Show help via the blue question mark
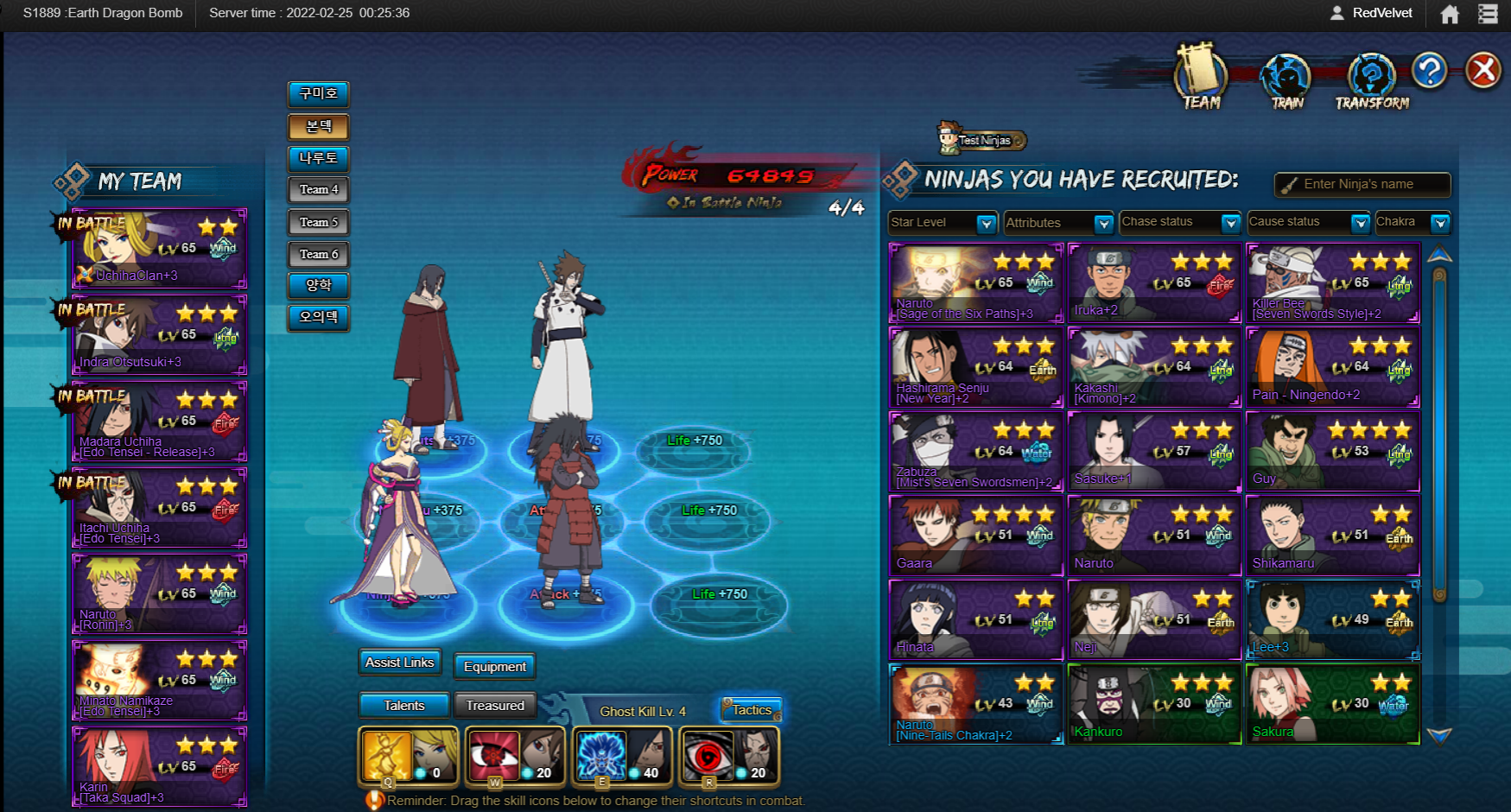The height and width of the screenshot is (812, 1511). coord(1429,71)
